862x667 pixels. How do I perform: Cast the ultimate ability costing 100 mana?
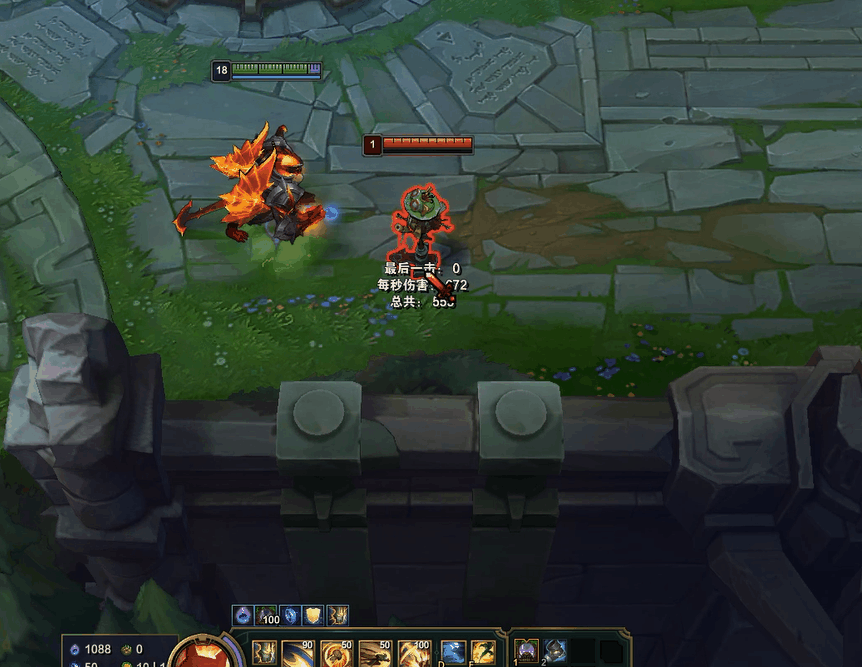click(x=413, y=653)
